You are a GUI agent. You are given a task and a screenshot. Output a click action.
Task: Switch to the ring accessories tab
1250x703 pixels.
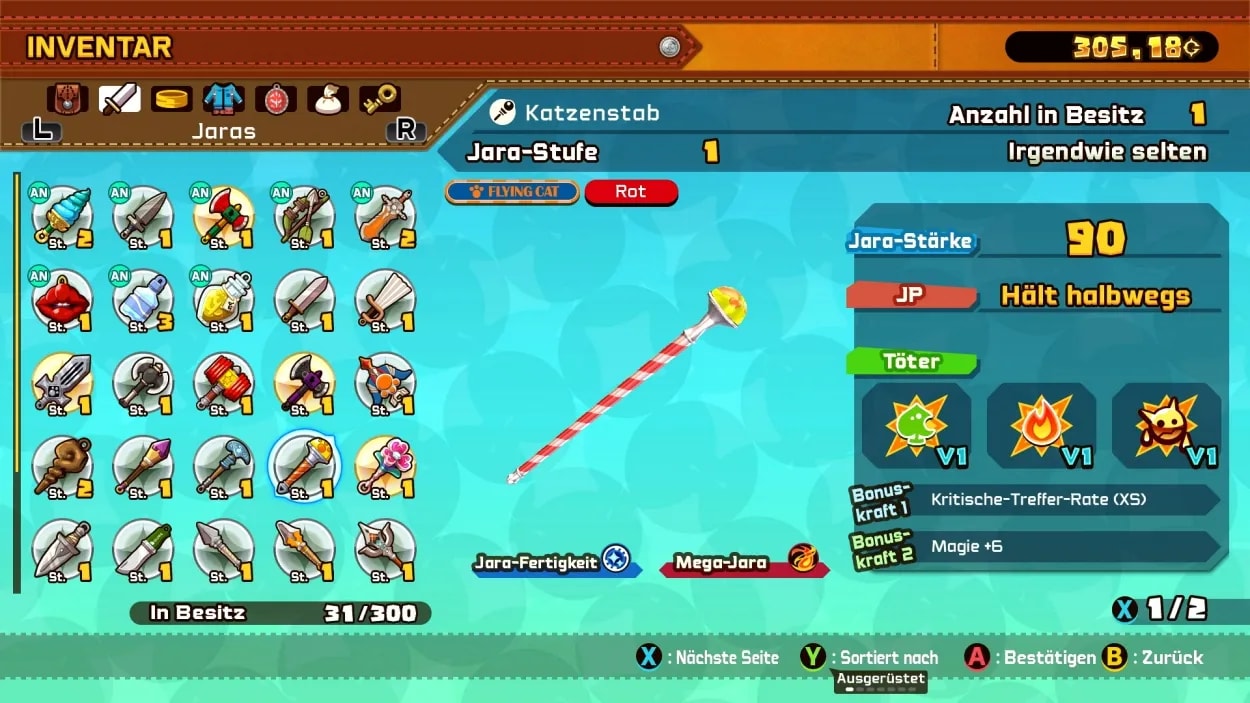pyautogui.click(x=172, y=98)
